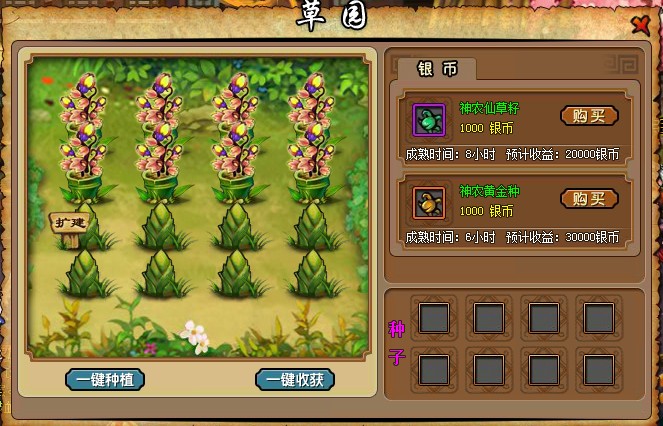Click the 一键种植 plant-all button
663x426 pixels.
[x=105, y=380]
